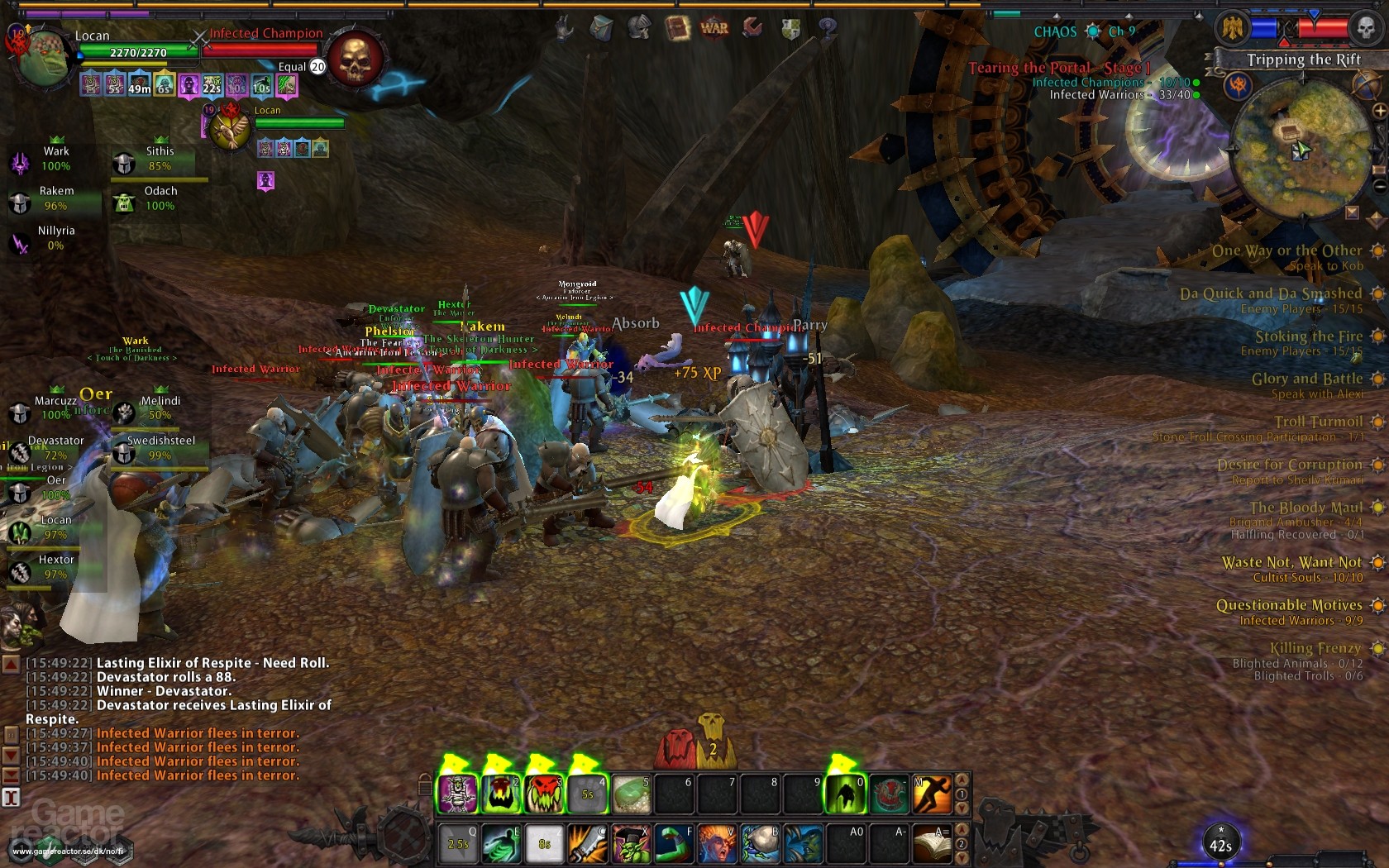The image size is (1389, 868).
Task: Trigger the ability in hotbar slot 1
Action: pyautogui.click(x=457, y=794)
